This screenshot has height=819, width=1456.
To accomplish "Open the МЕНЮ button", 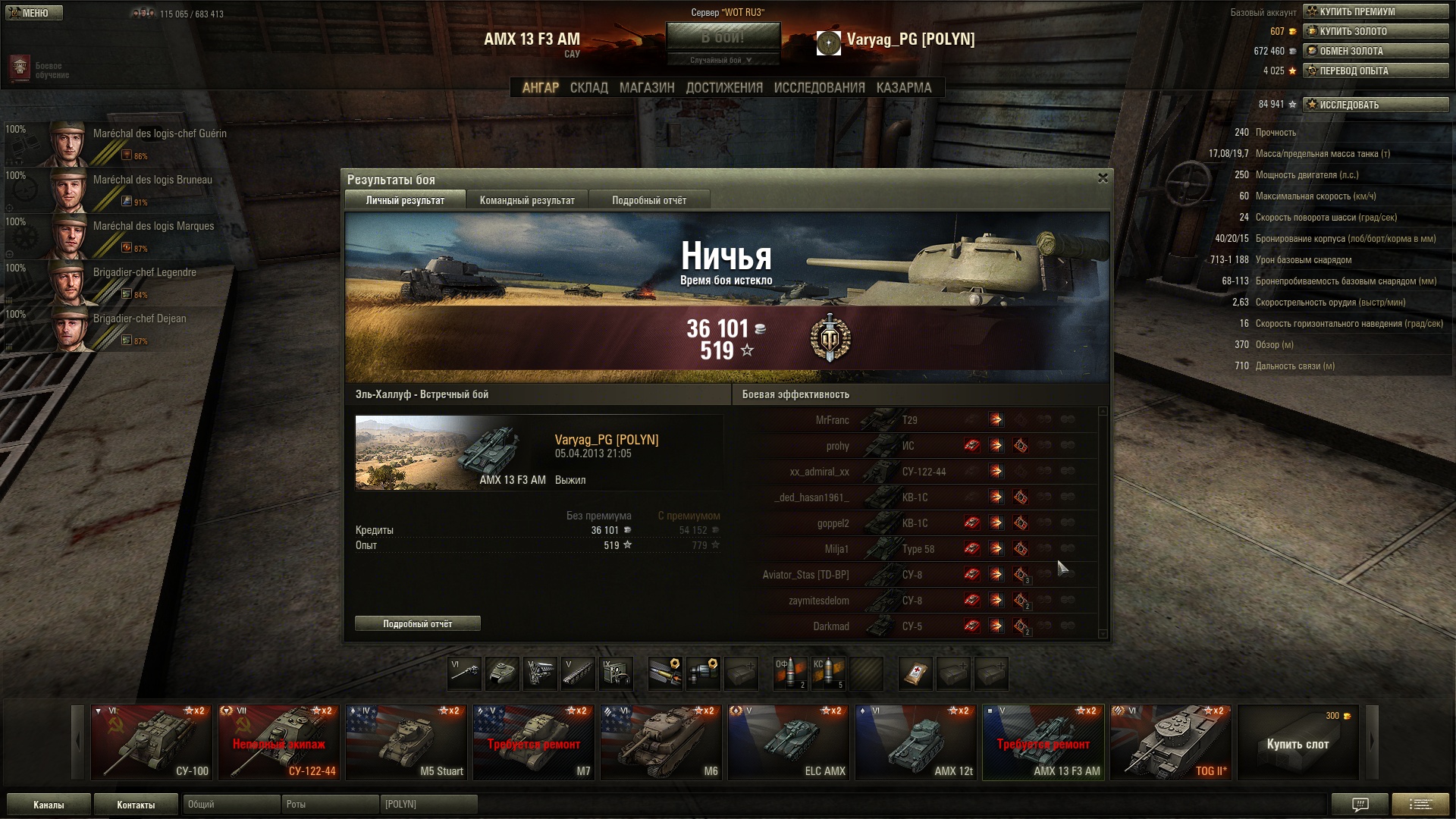I will click(34, 13).
